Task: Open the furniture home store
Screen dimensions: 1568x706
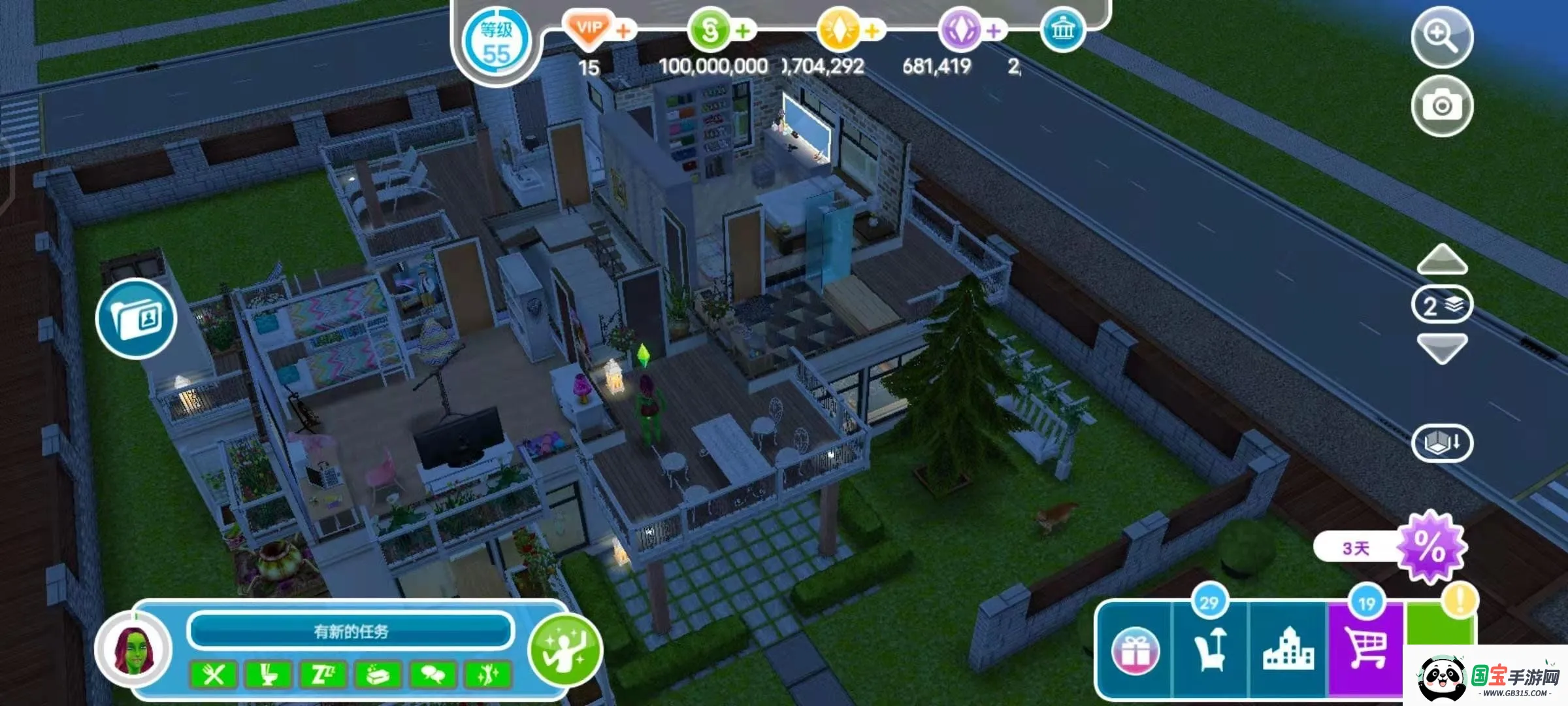Action: click(x=1211, y=650)
